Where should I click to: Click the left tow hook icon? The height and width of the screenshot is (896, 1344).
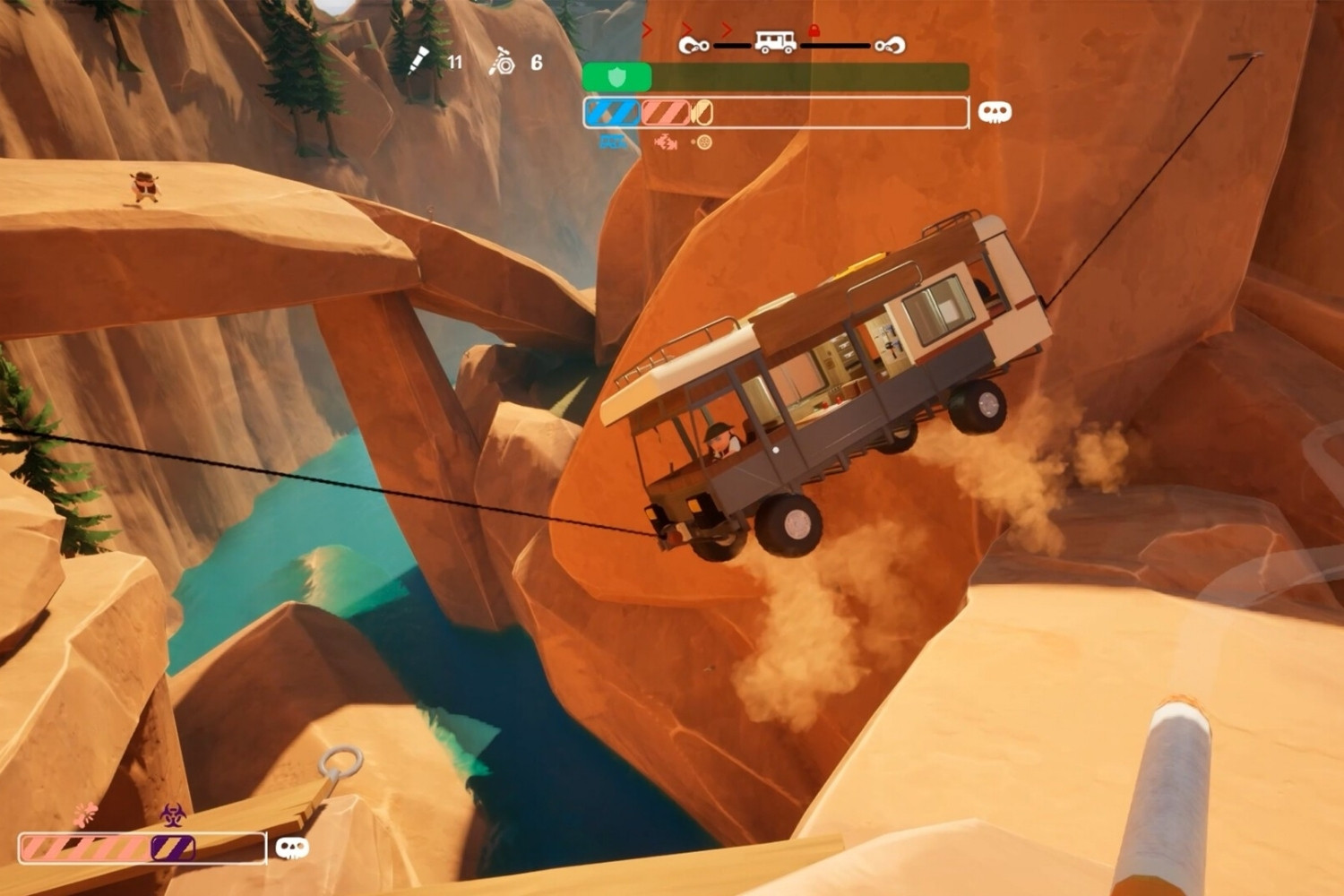(694, 44)
